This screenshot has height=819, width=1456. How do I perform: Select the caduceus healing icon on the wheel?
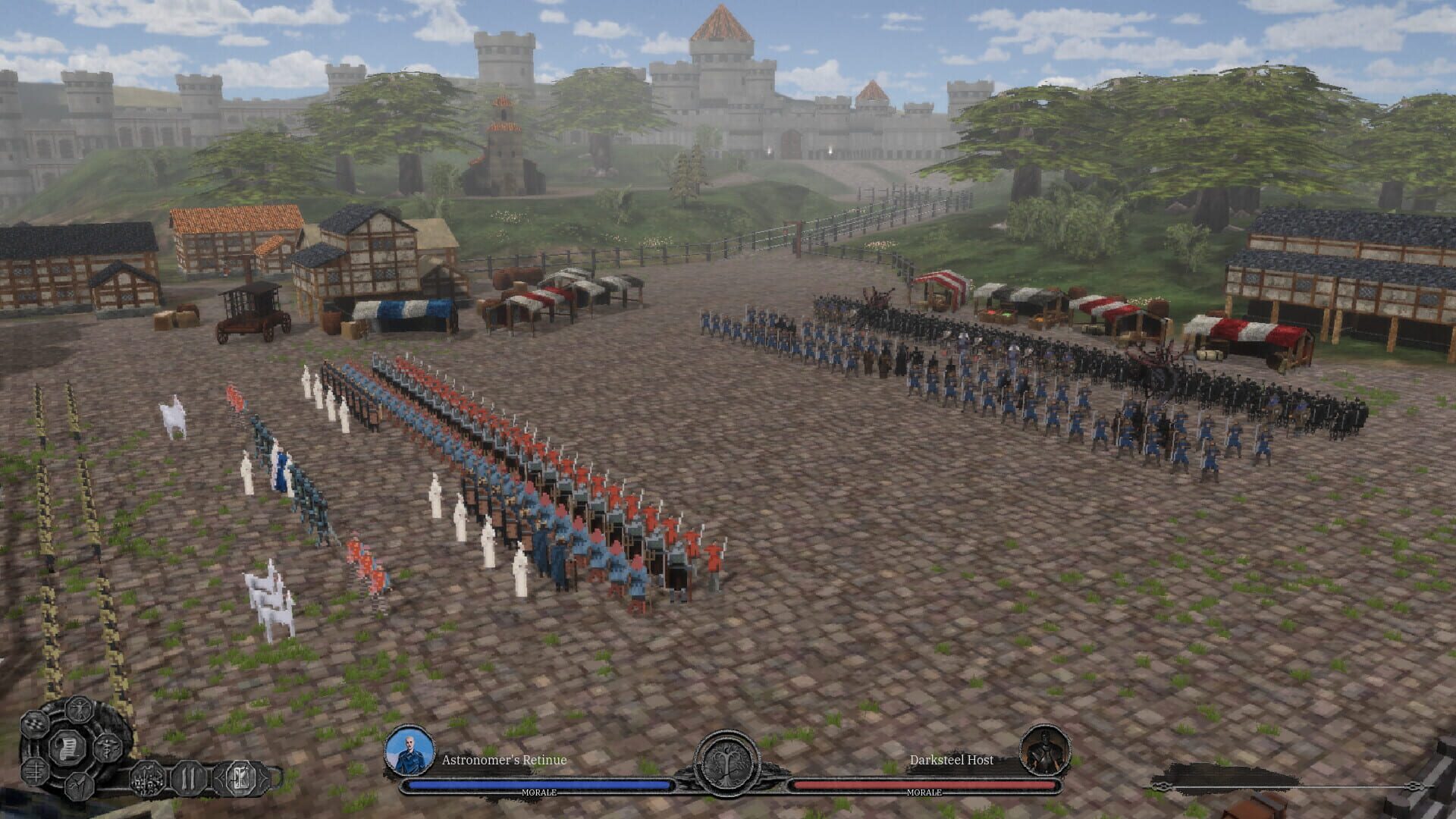click(x=108, y=749)
